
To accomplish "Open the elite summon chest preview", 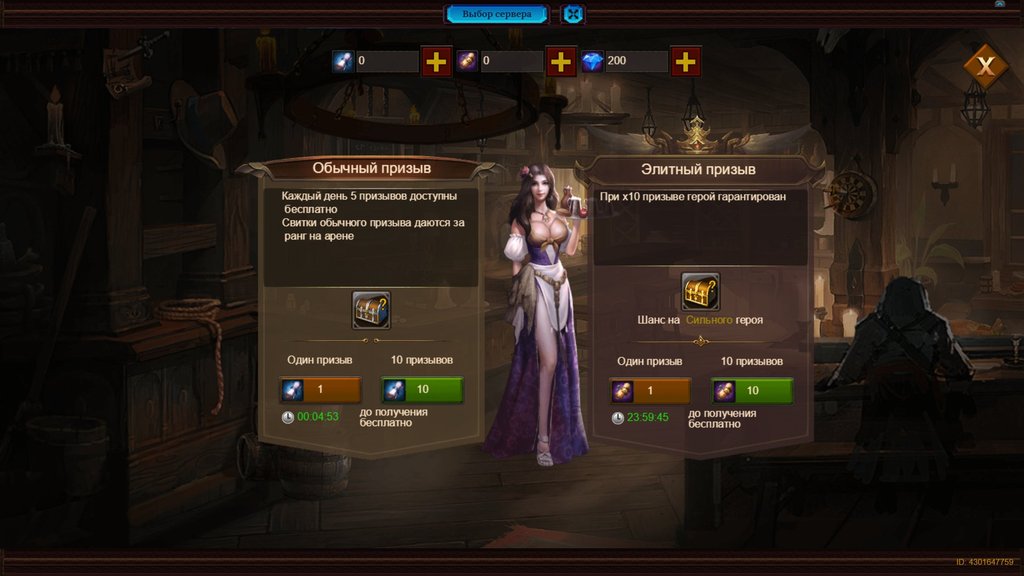I will [700, 291].
